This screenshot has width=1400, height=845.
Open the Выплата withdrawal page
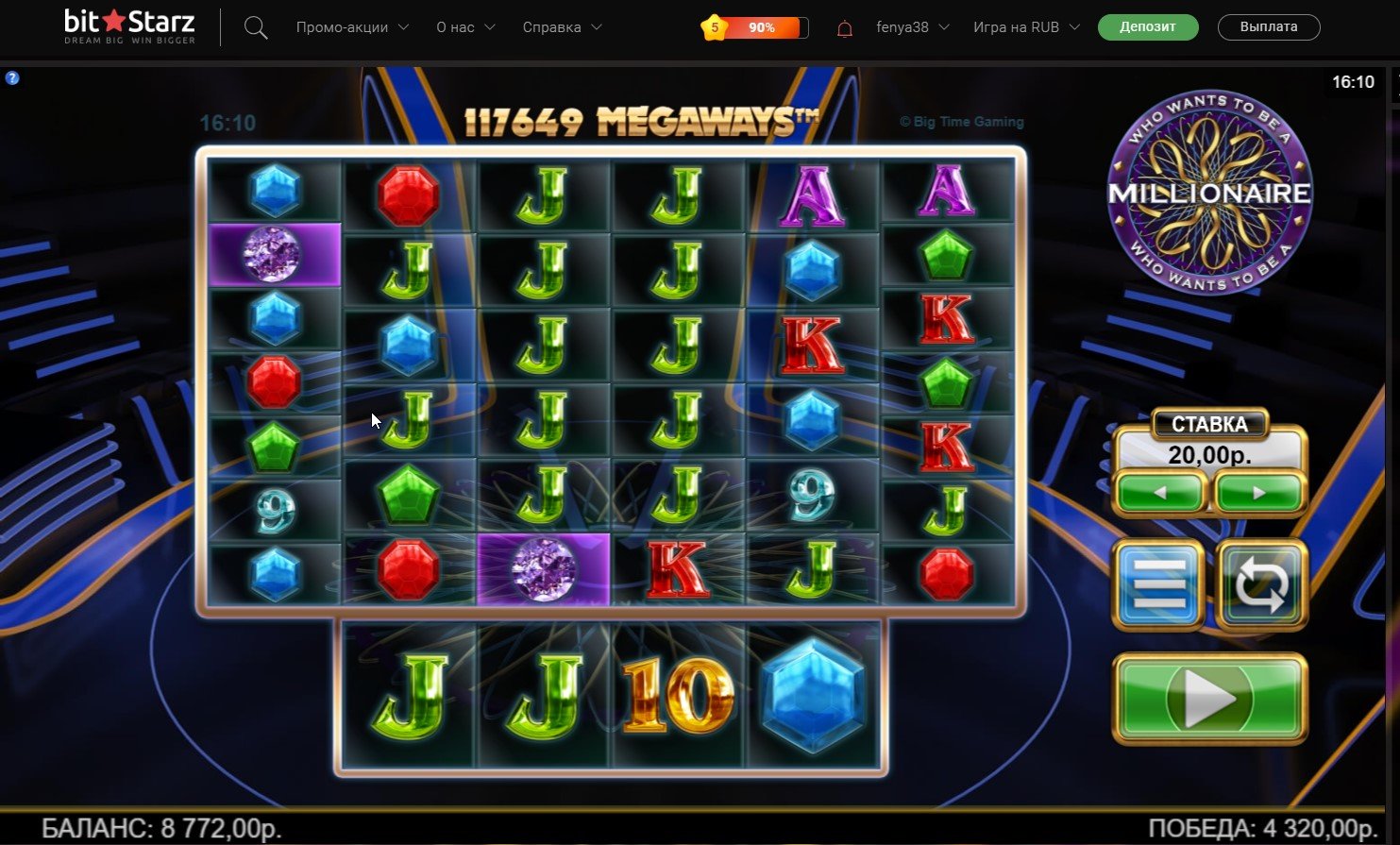(1269, 27)
